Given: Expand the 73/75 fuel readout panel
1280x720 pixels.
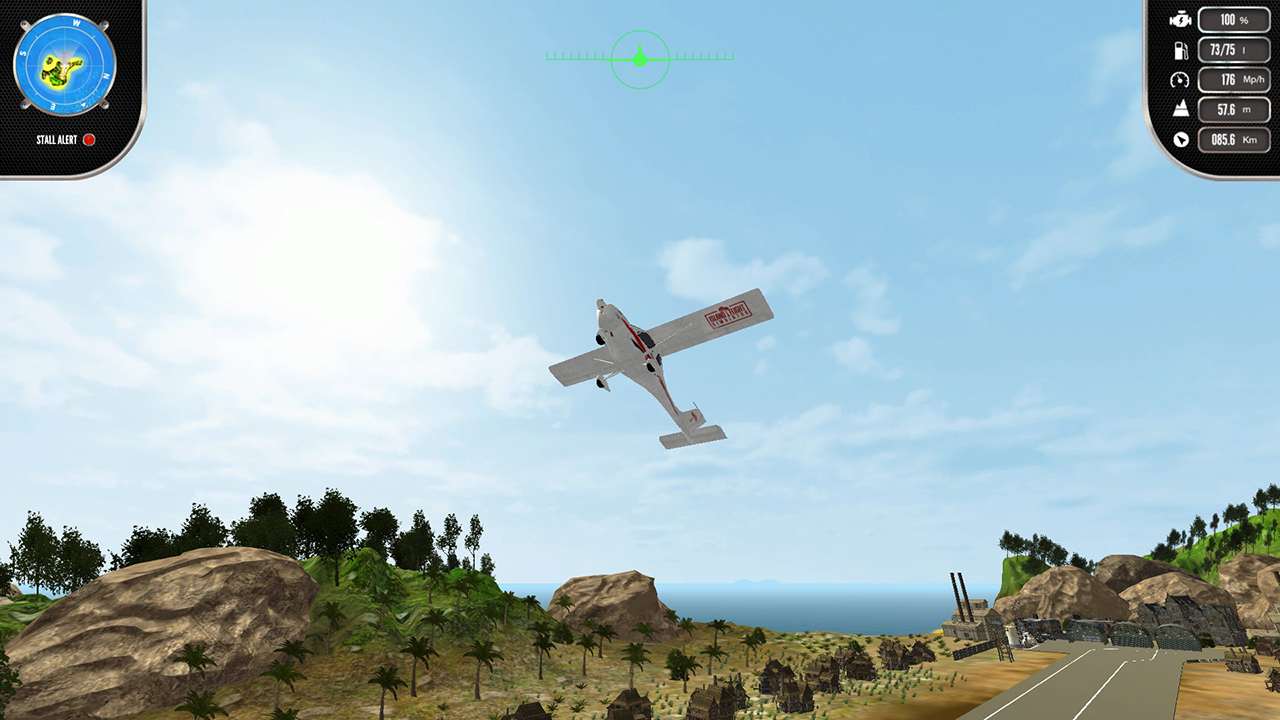Looking at the screenshot, I should [1234, 49].
